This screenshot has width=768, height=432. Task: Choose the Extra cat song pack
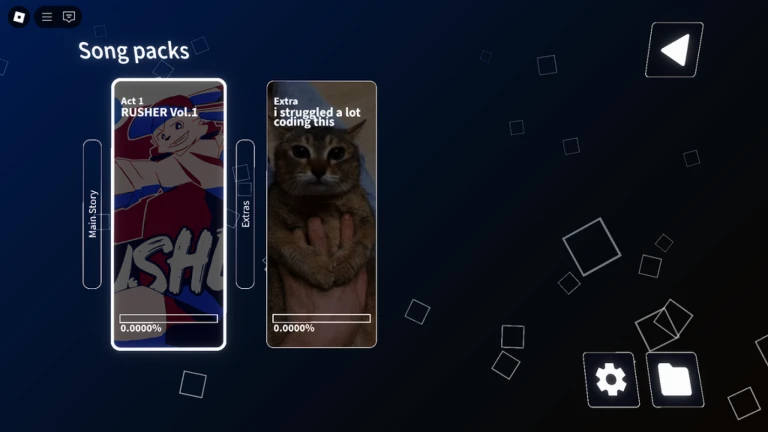click(x=321, y=214)
